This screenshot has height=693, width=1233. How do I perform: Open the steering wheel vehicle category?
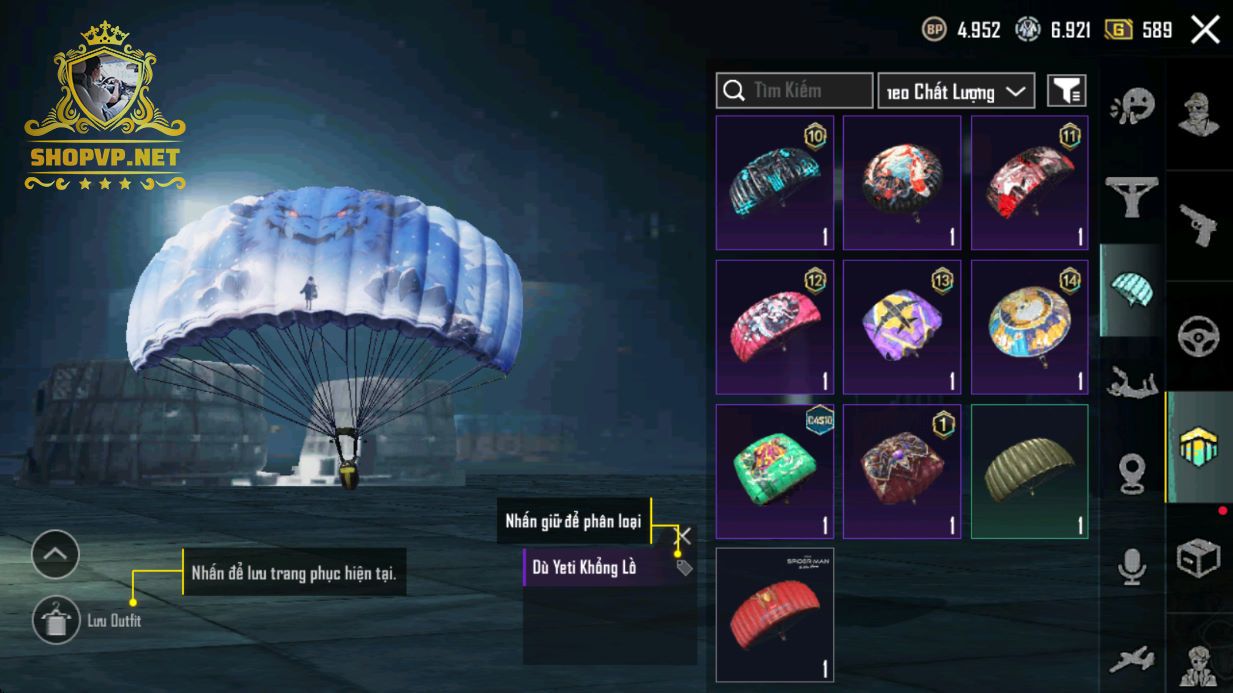(x=1199, y=337)
